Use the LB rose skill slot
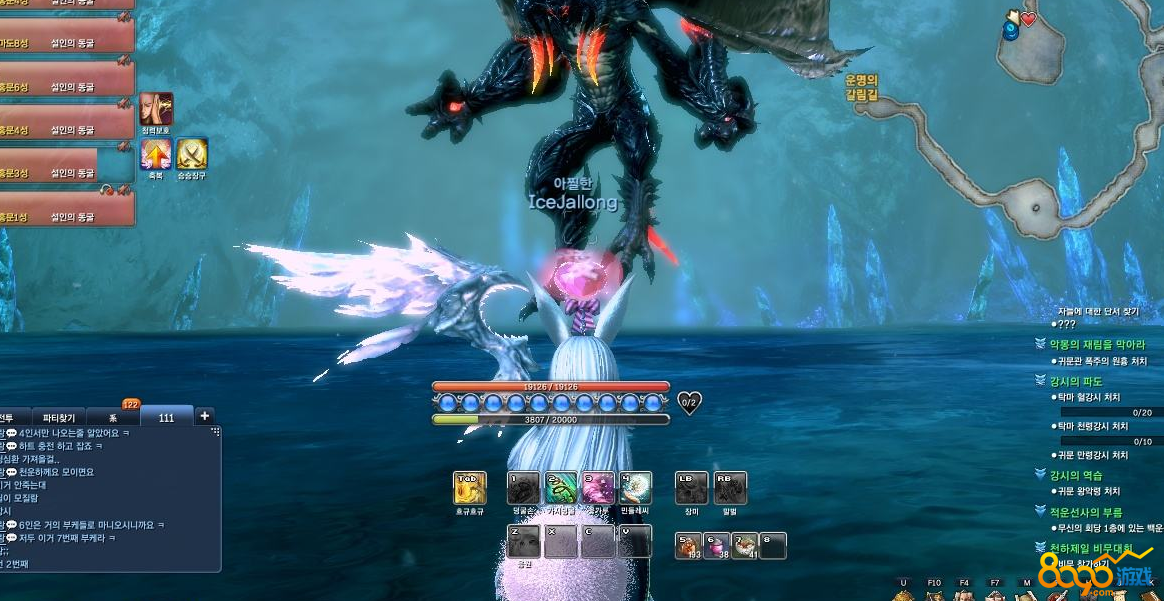 pyautogui.click(x=691, y=488)
